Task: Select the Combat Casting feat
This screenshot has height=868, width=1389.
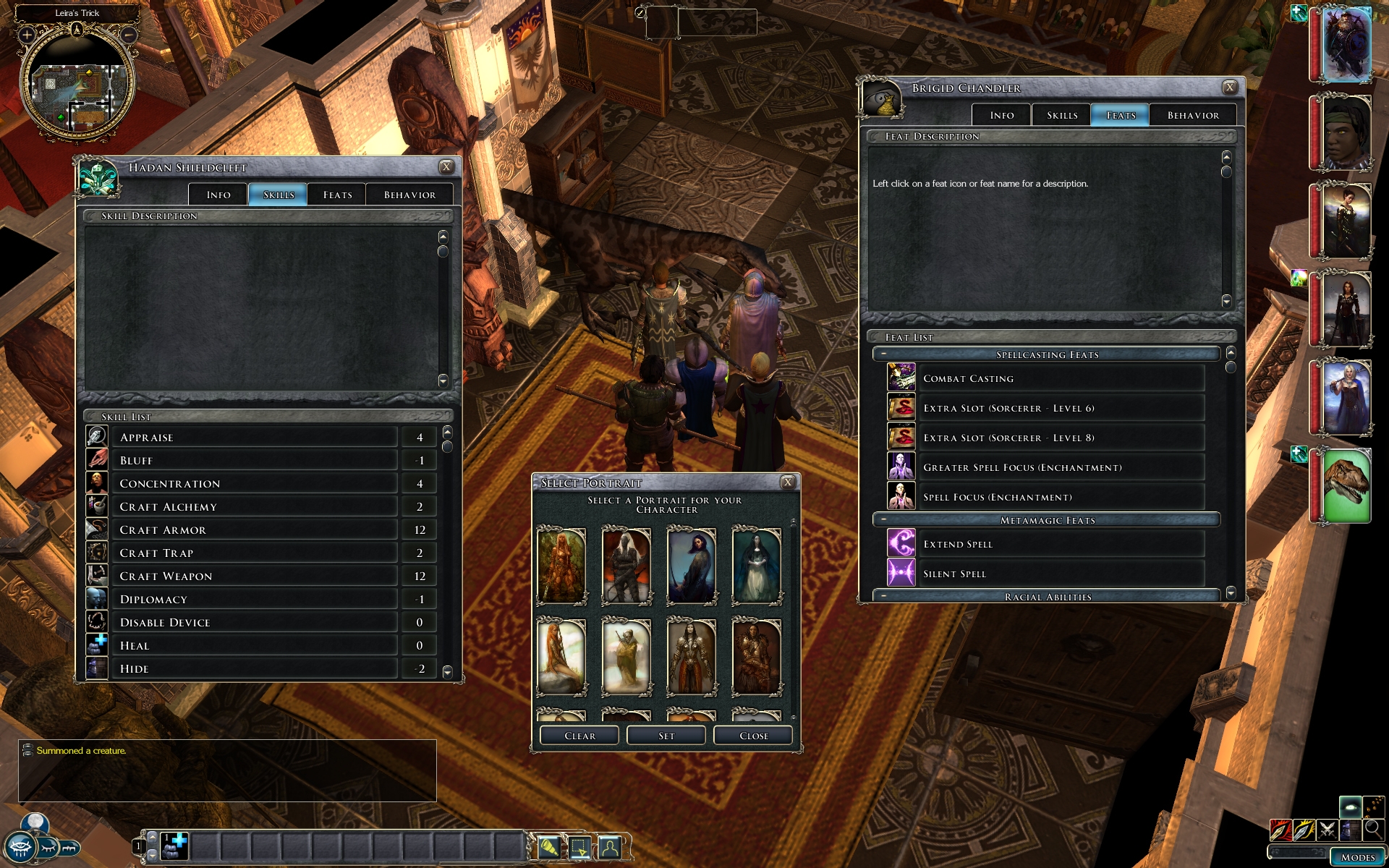Action: (1061, 378)
